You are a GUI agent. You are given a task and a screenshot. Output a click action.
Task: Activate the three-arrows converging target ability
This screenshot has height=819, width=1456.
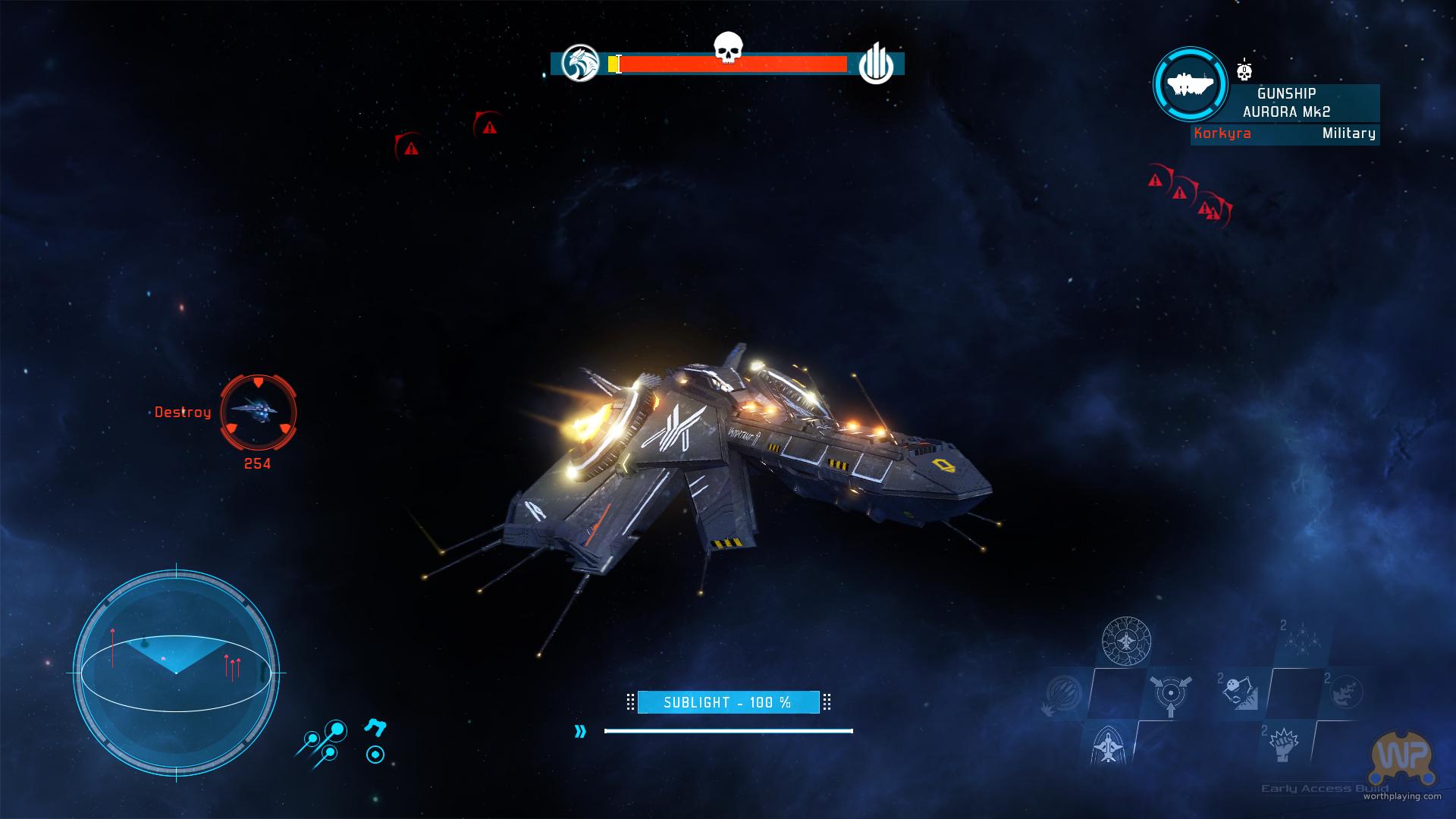(x=1170, y=694)
